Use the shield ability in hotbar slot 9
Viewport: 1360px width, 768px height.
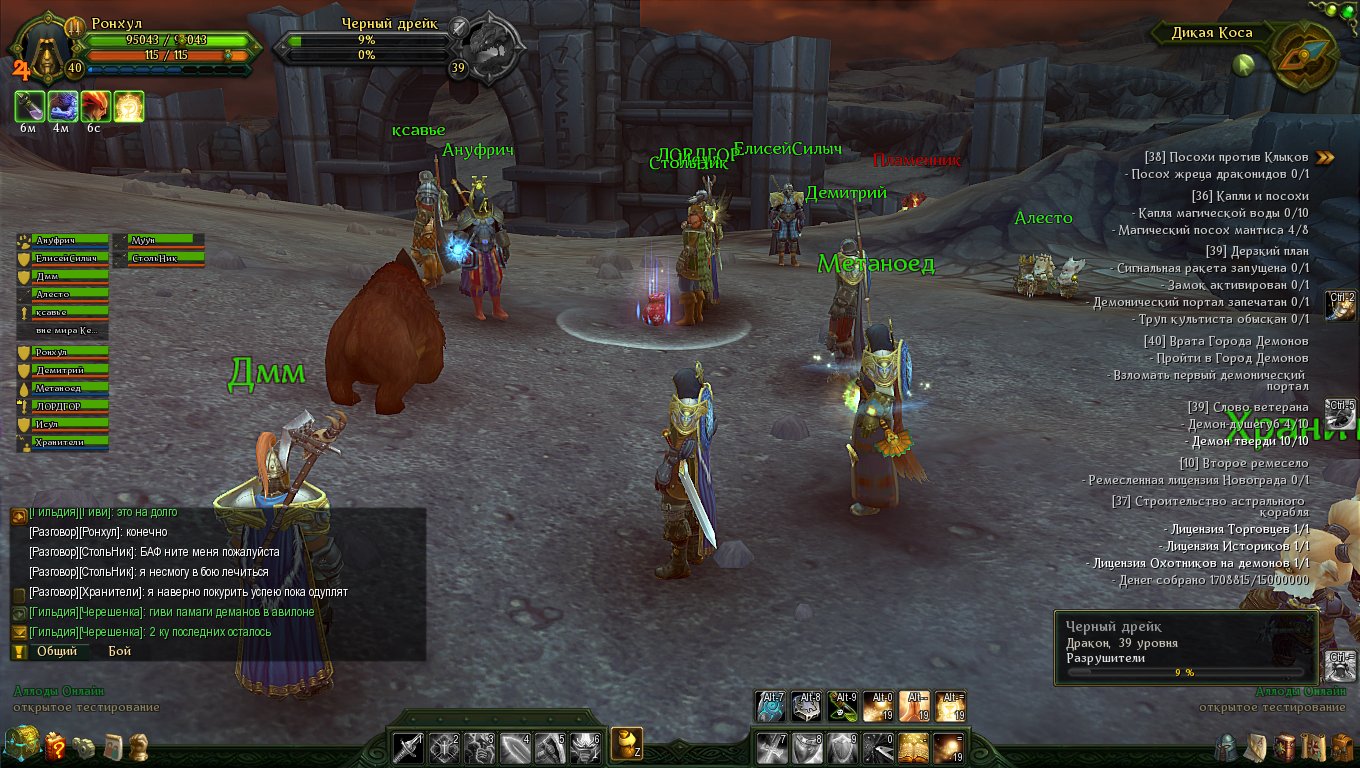[841, 747]
